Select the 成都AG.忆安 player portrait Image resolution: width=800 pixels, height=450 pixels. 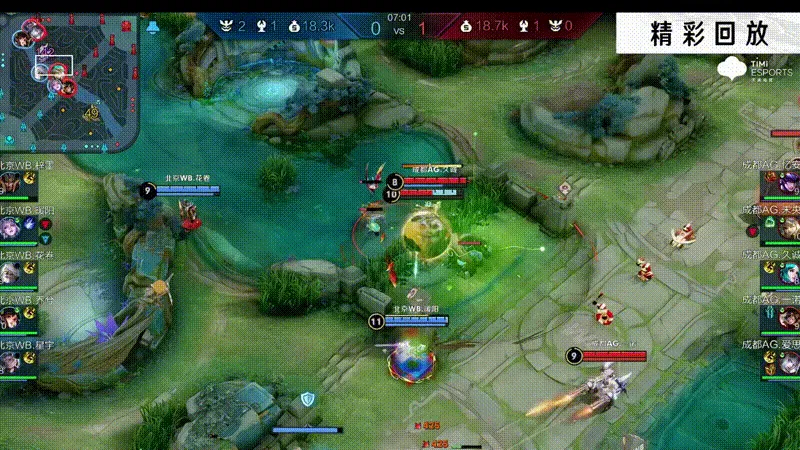(787, 184)
